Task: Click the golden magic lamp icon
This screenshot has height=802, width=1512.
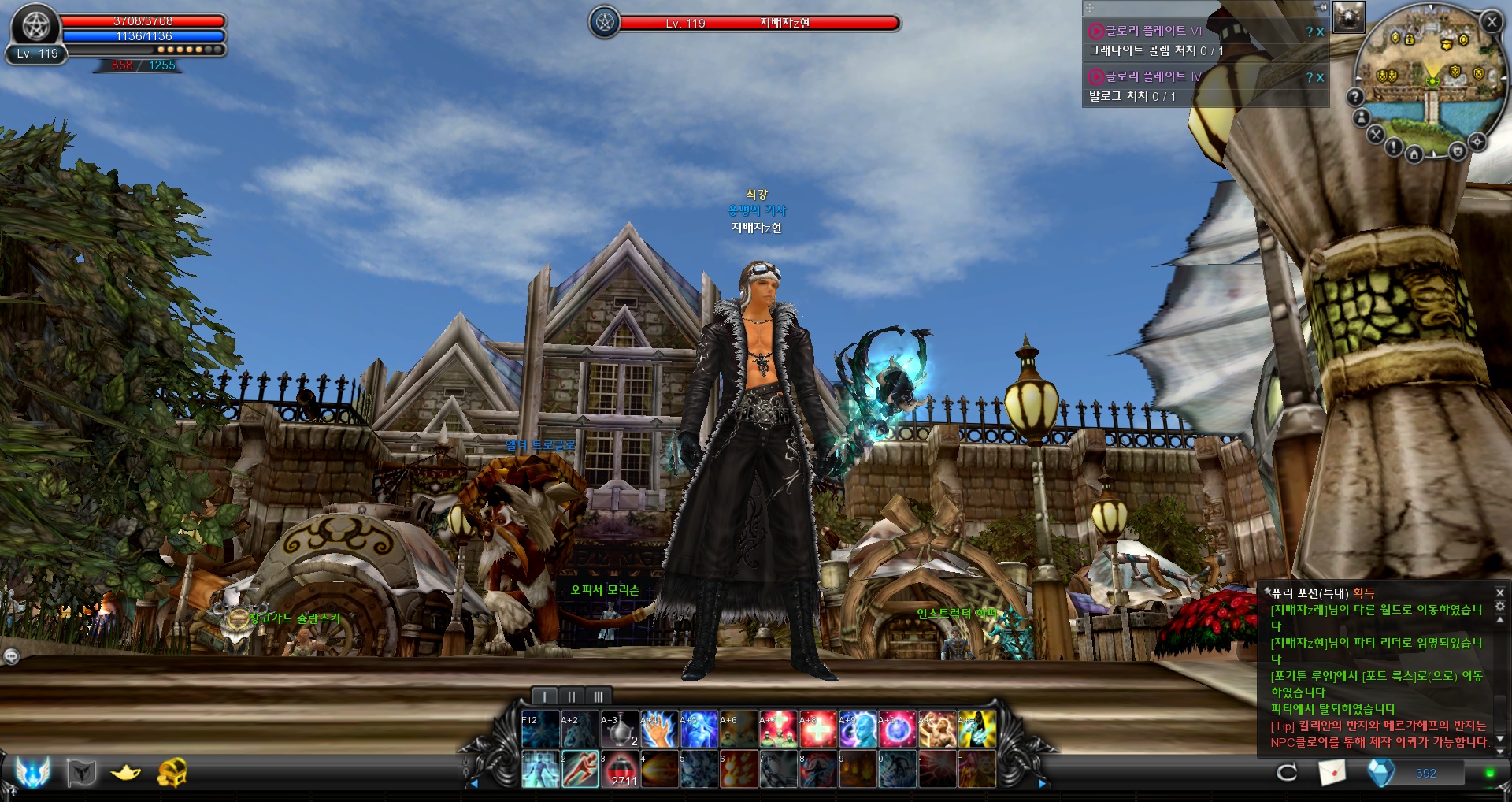Action: (126, 773)
